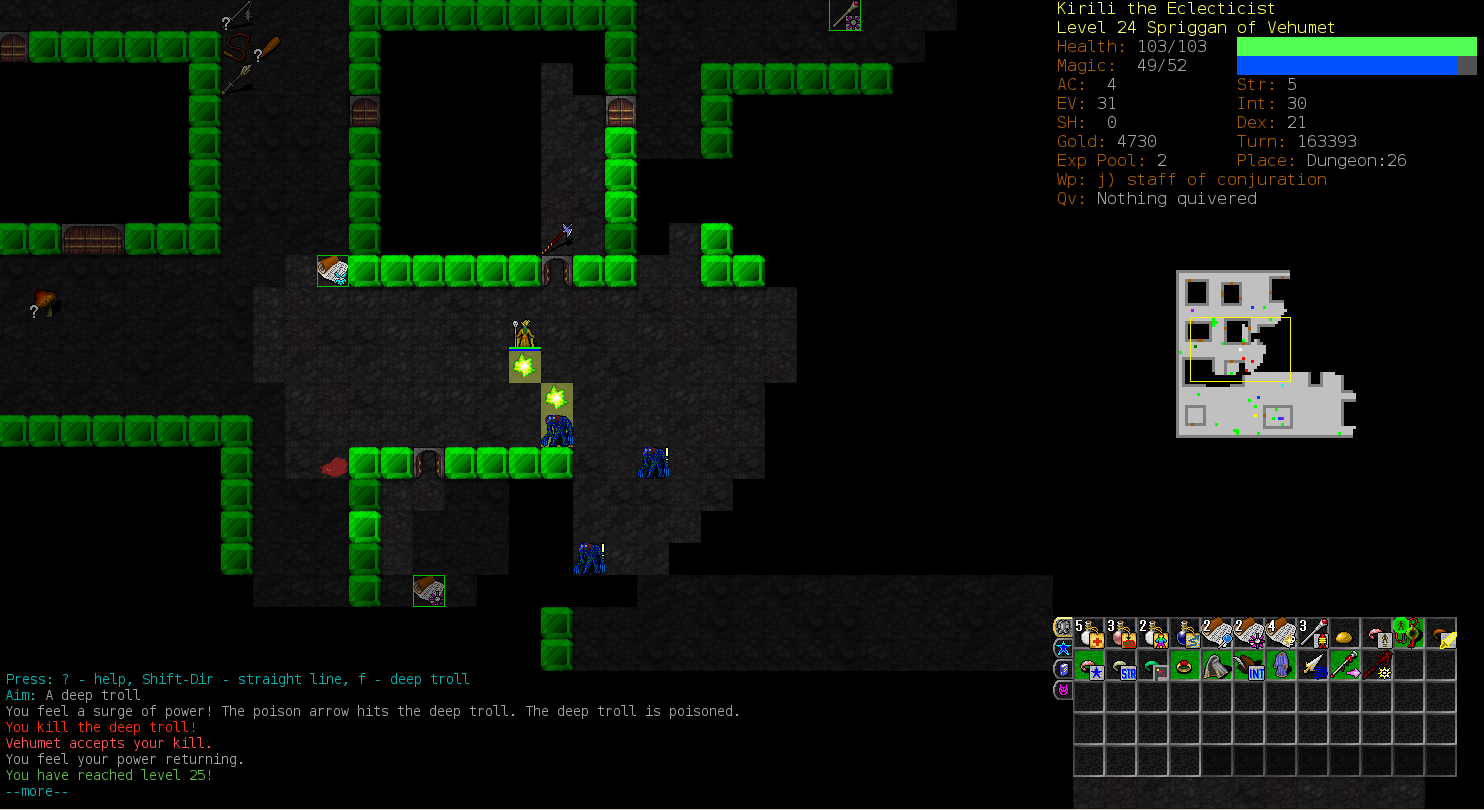The image size is (1484, 810).
Task: Select the ring labeled STR
Action: 1121,665
